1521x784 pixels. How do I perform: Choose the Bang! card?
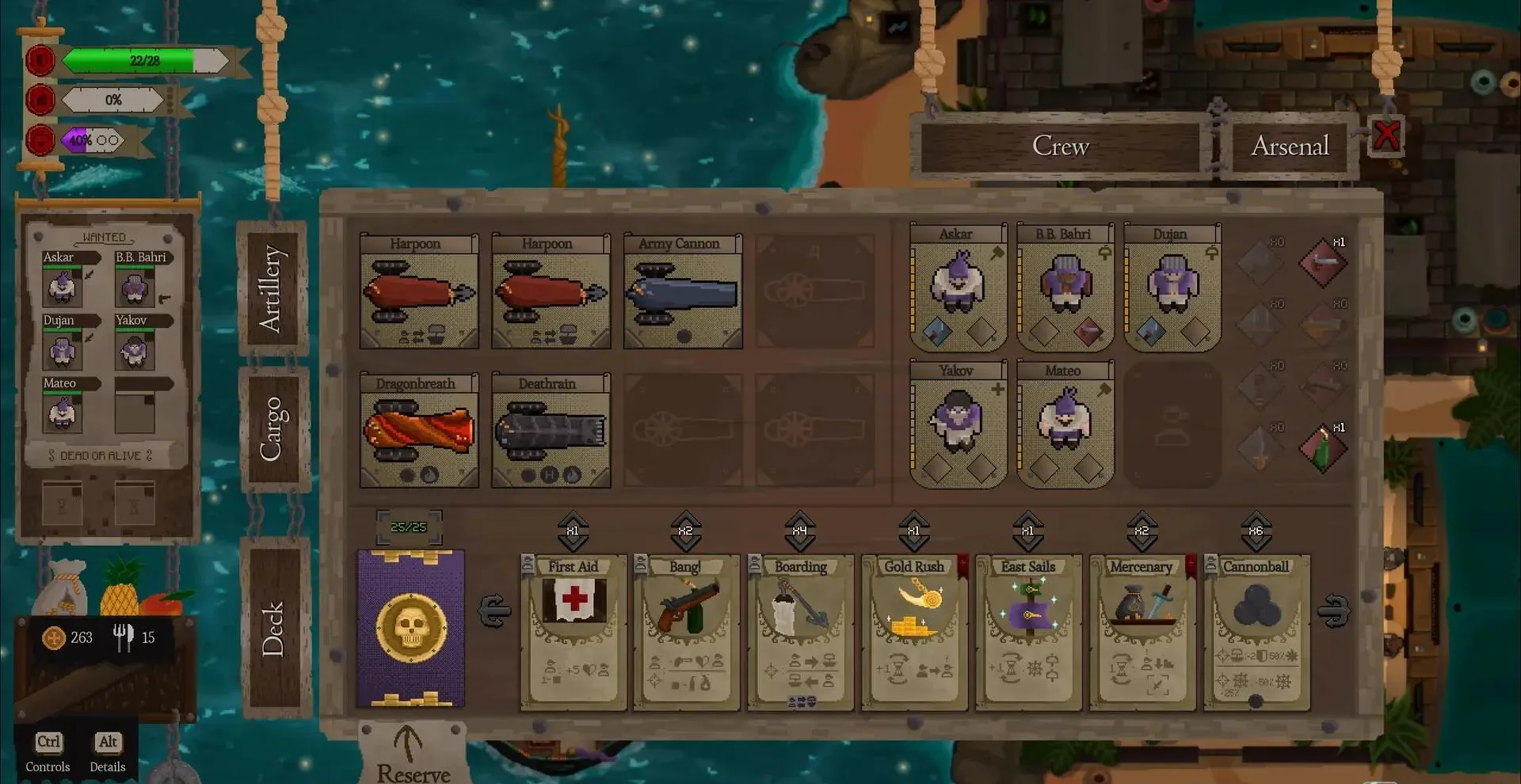[686, 631]
